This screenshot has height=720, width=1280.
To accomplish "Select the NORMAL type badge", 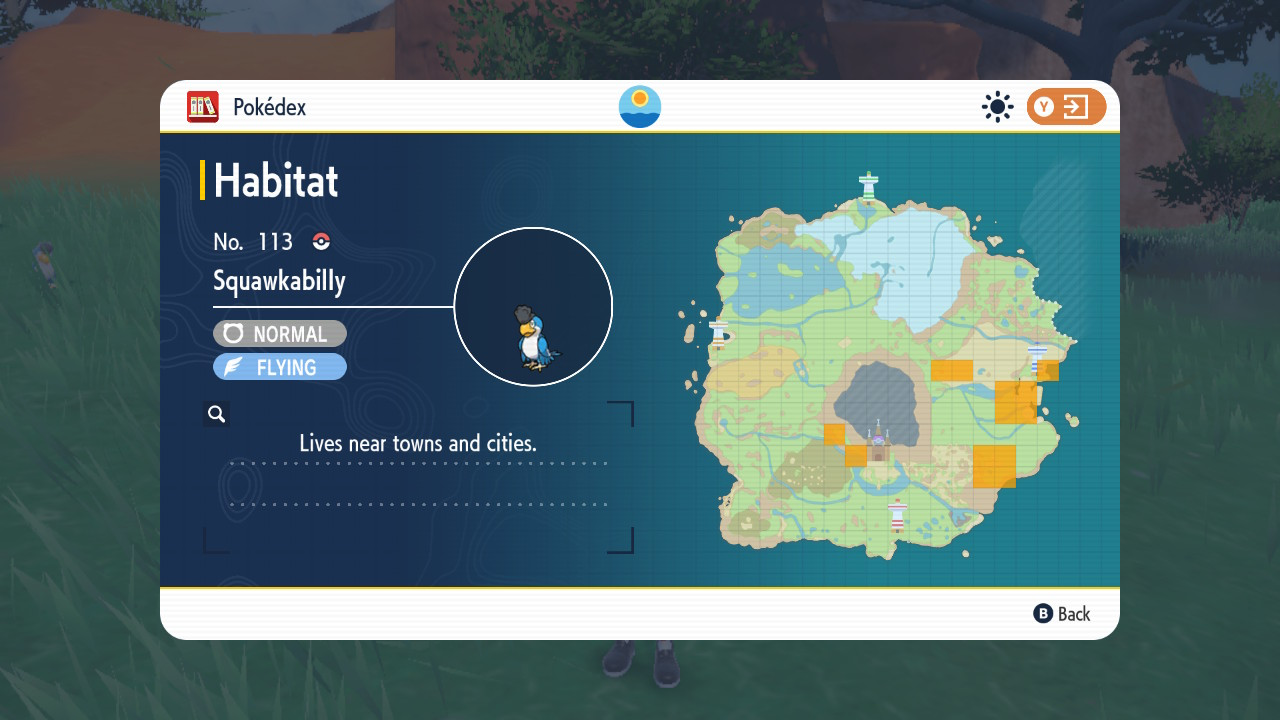I will point(279,333).
